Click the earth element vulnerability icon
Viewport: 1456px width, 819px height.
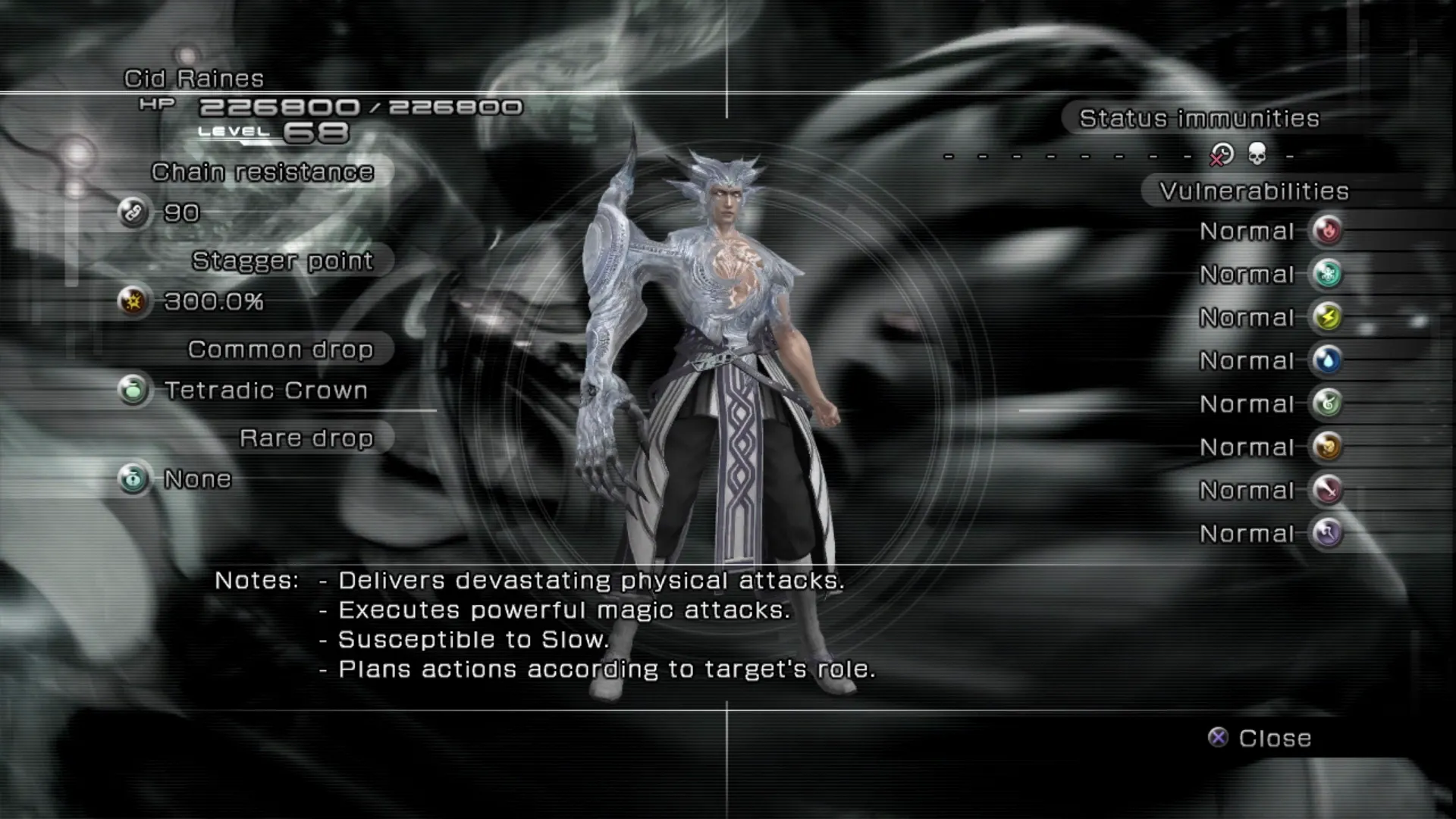pos(1327,447)
